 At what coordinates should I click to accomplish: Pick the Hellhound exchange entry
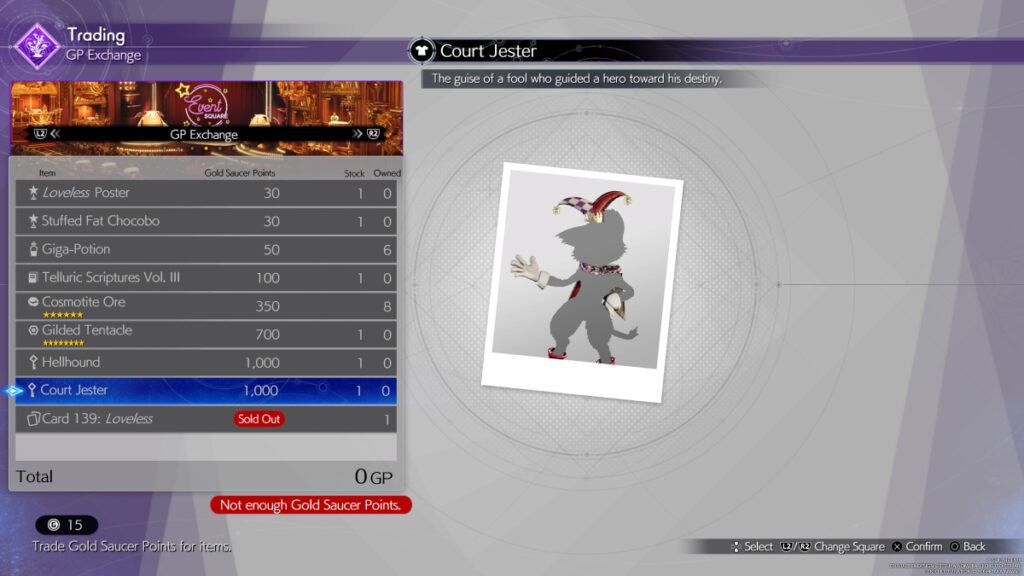point(206,362)
